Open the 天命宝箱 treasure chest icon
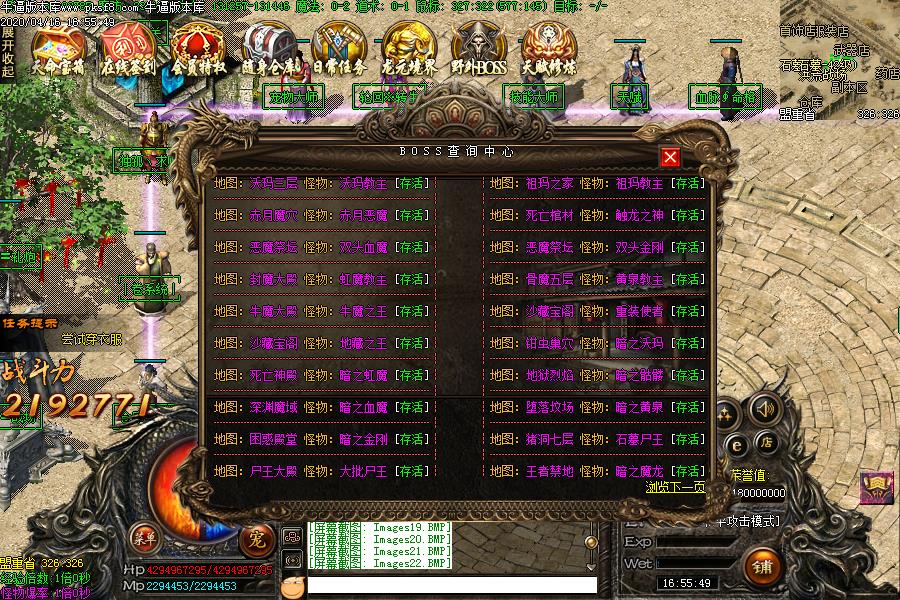This screenshot has width=900, height=600. [x=59, y=50]
